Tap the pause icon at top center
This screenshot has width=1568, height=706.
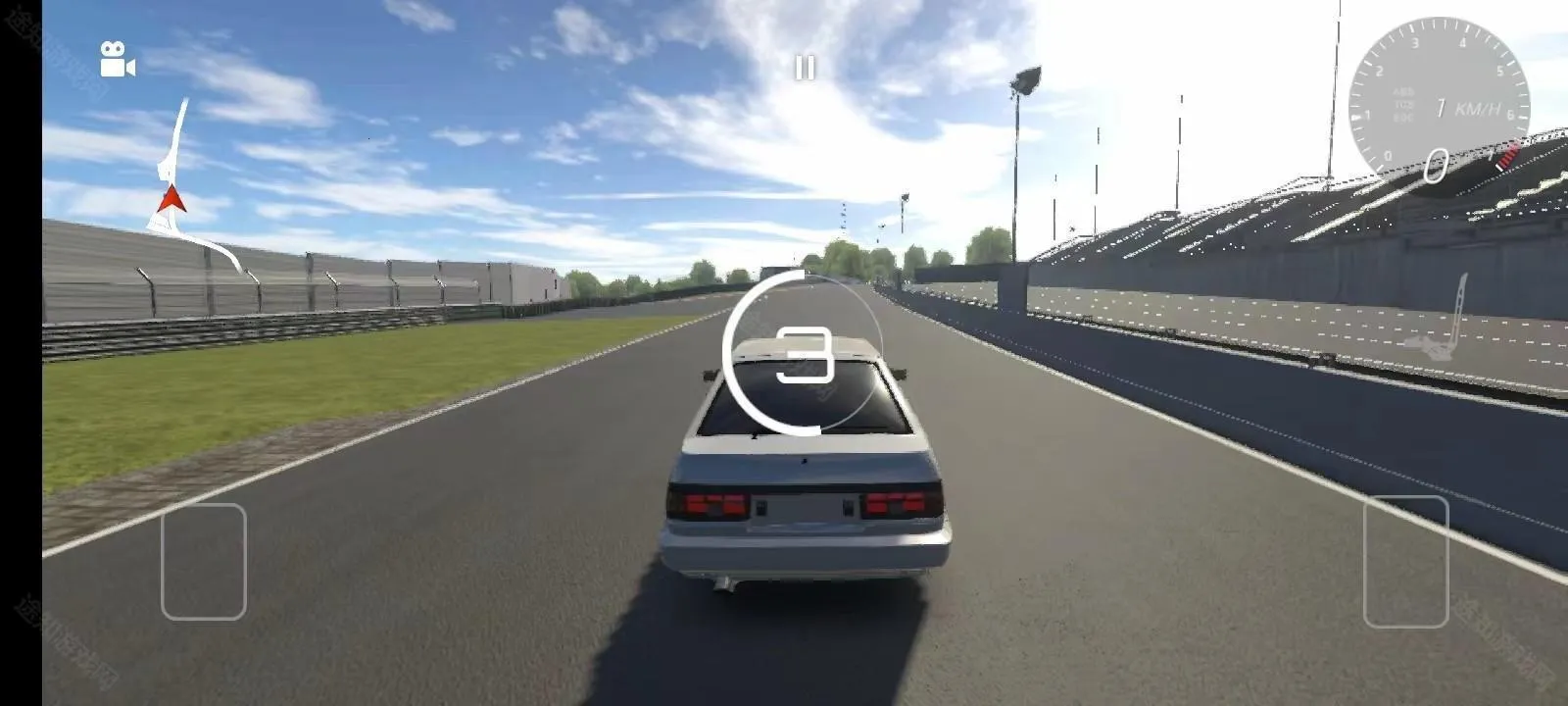pyautogui.click(x=806, y=68)
